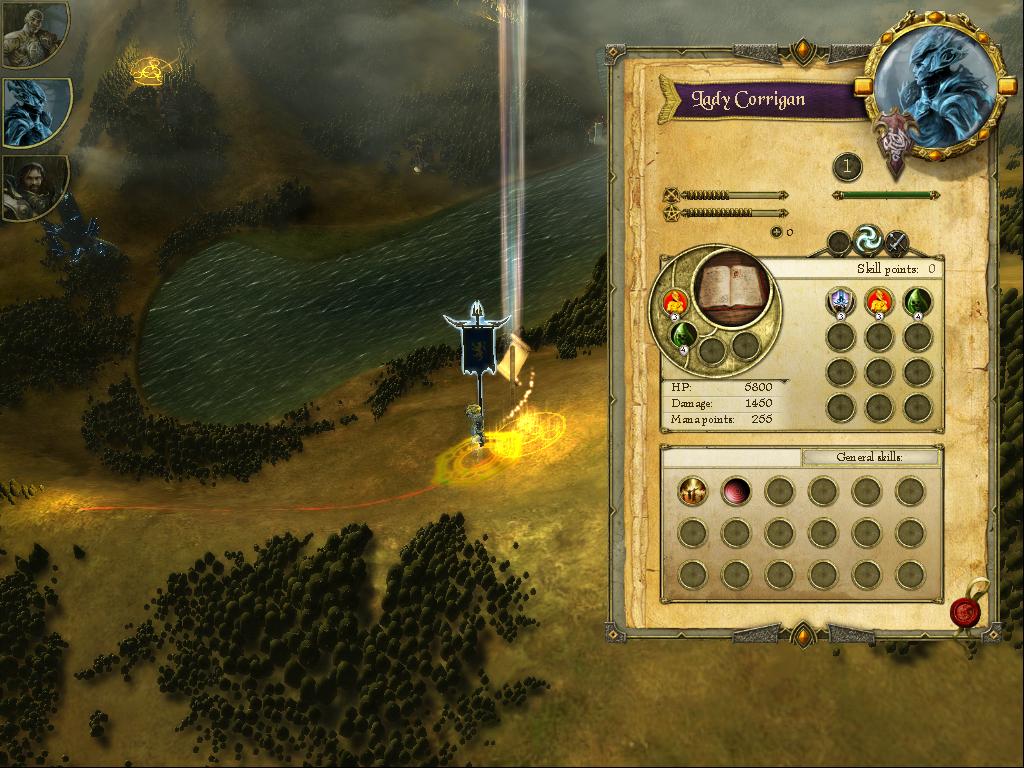The height and width of the screenshot is (768, 1024).
Task: Select the pink spiral general skill
Action: coord(736,491)
